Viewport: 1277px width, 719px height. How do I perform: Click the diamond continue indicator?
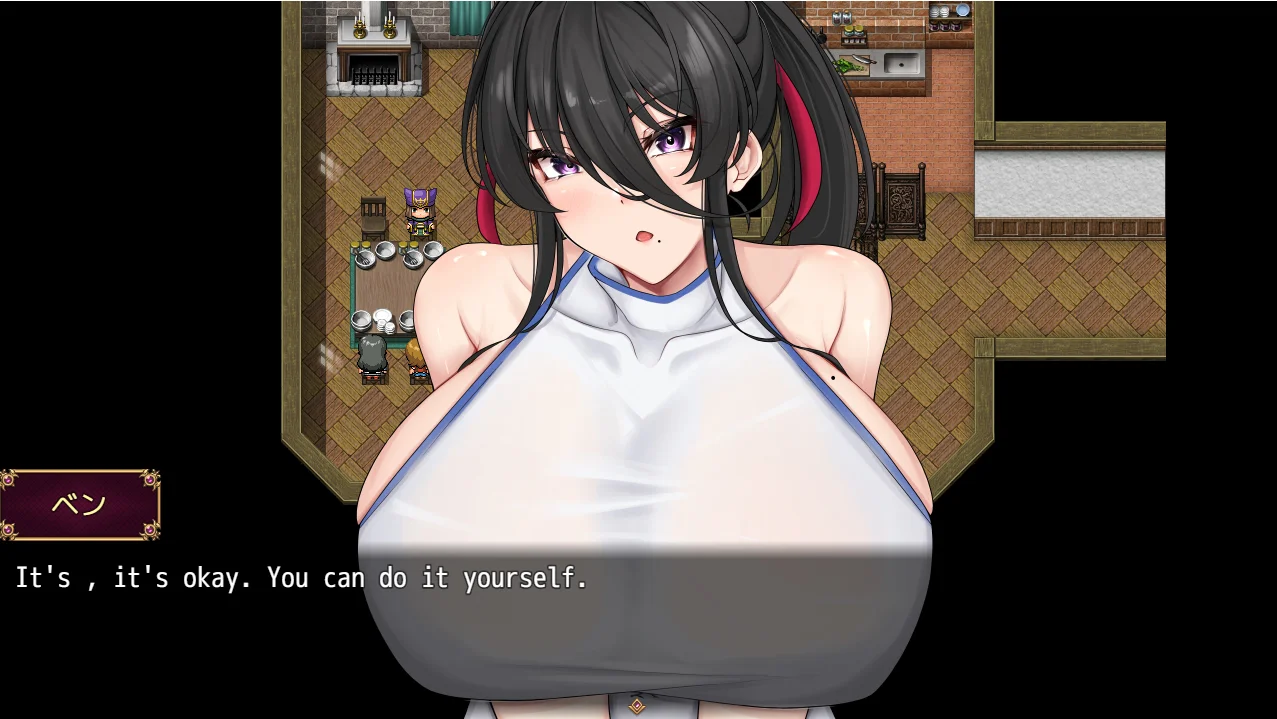pyautogui.click(x=638, y=706)
